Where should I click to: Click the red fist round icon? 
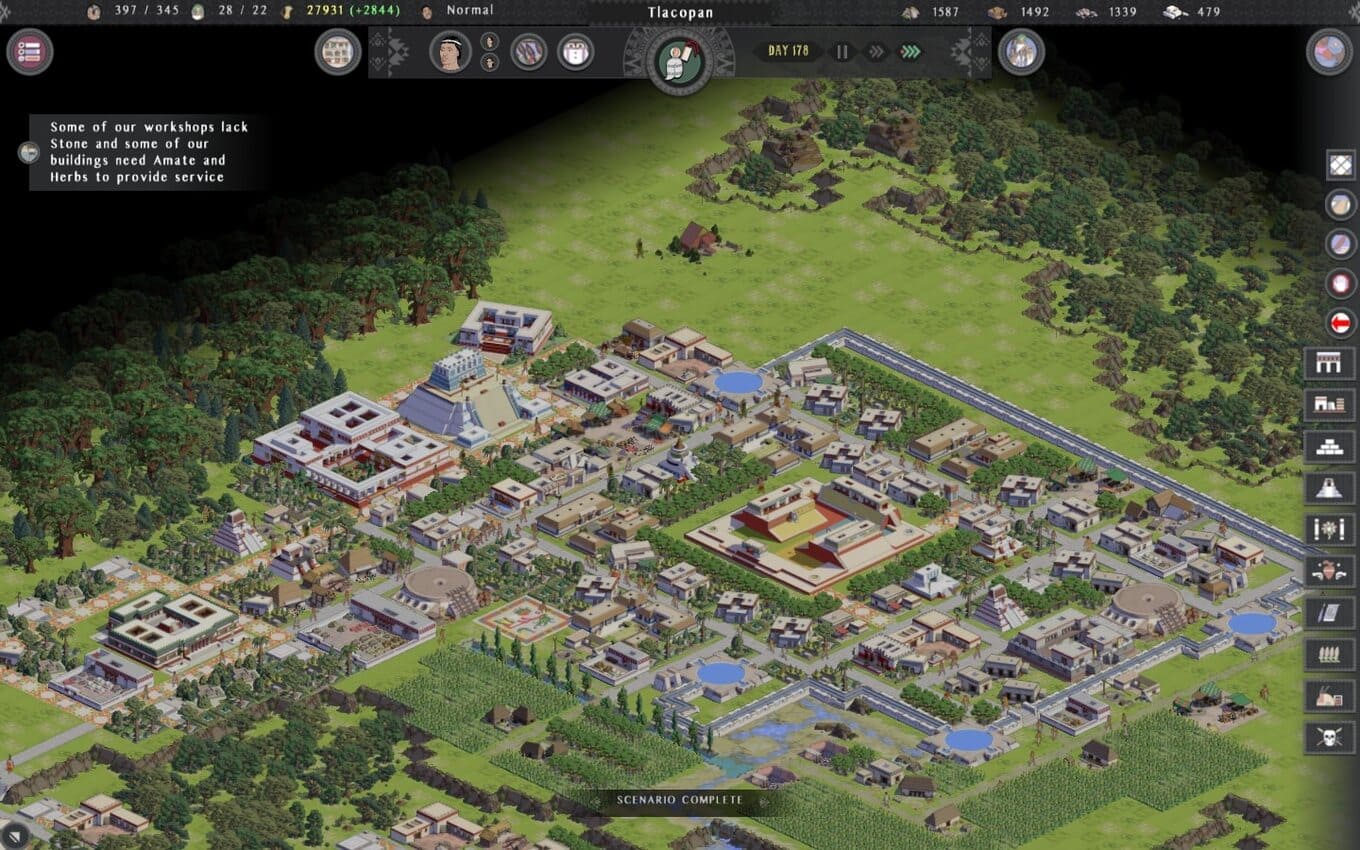(1340, 283)
